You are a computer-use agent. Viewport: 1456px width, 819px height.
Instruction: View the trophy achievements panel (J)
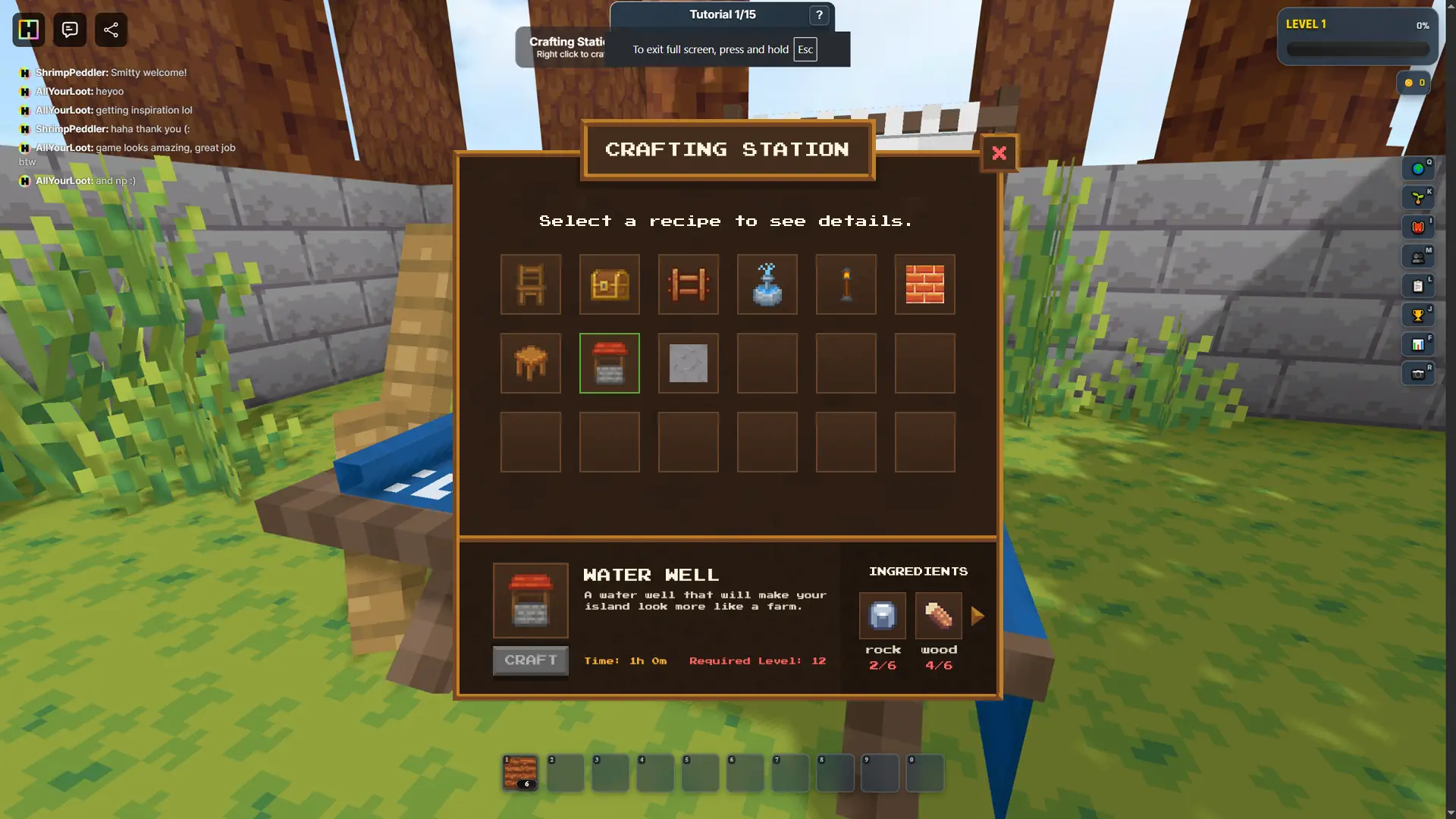(1419, 315)
